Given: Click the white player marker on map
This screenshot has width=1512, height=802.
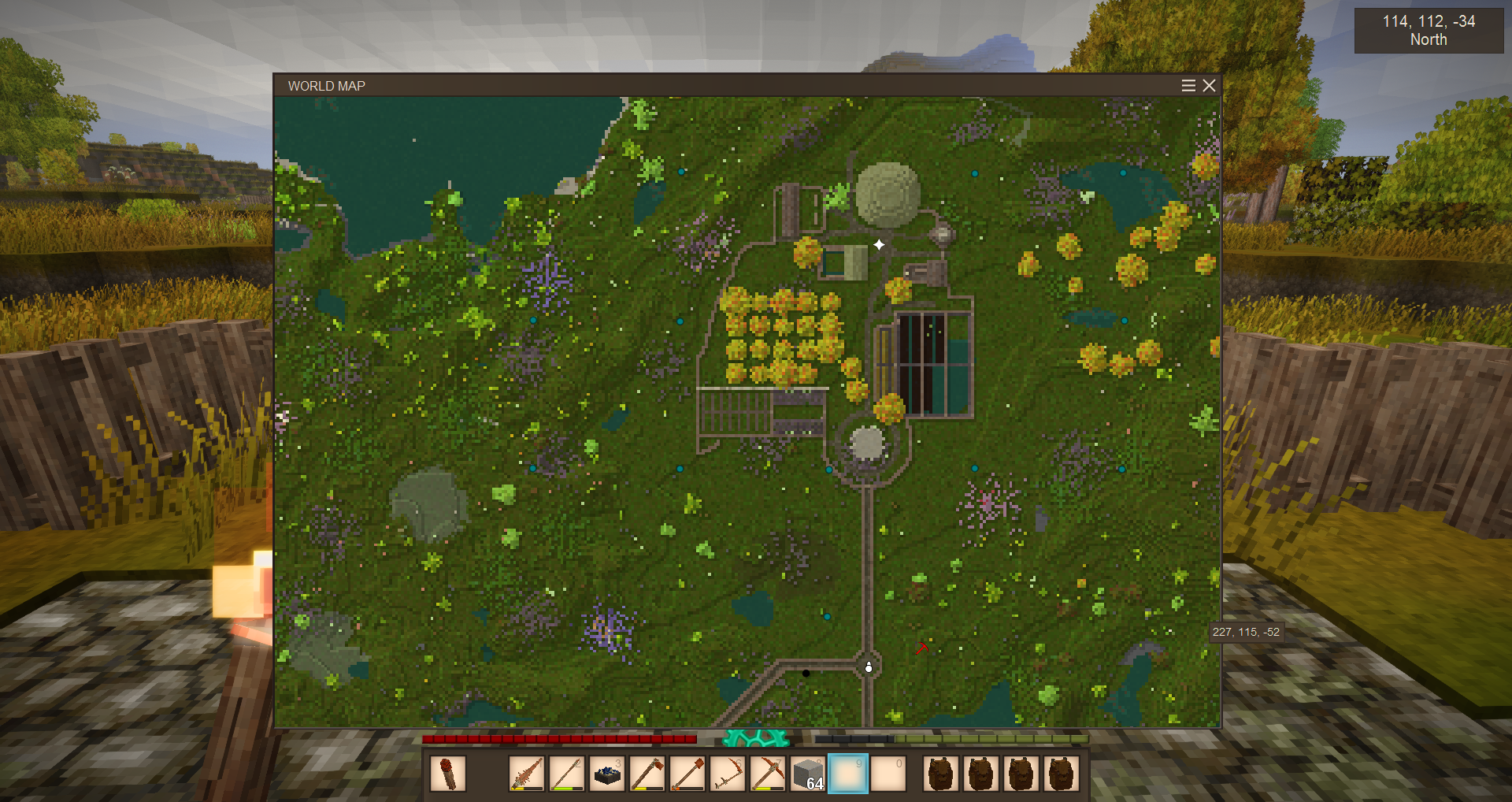Looking at the screenshot, I should pos(869,667).
